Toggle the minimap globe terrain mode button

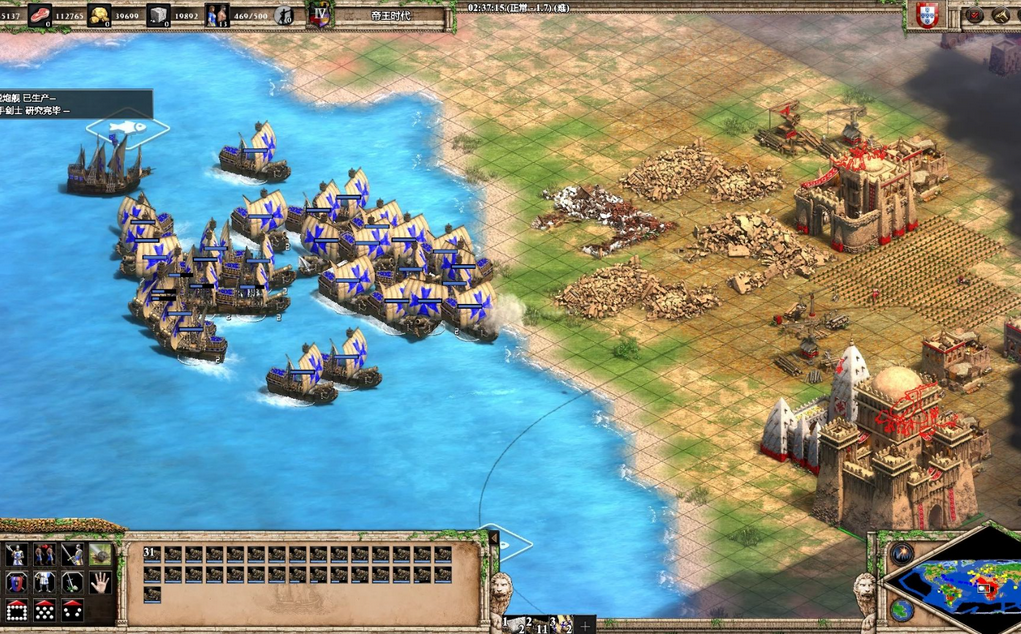(x=900, y=608)
